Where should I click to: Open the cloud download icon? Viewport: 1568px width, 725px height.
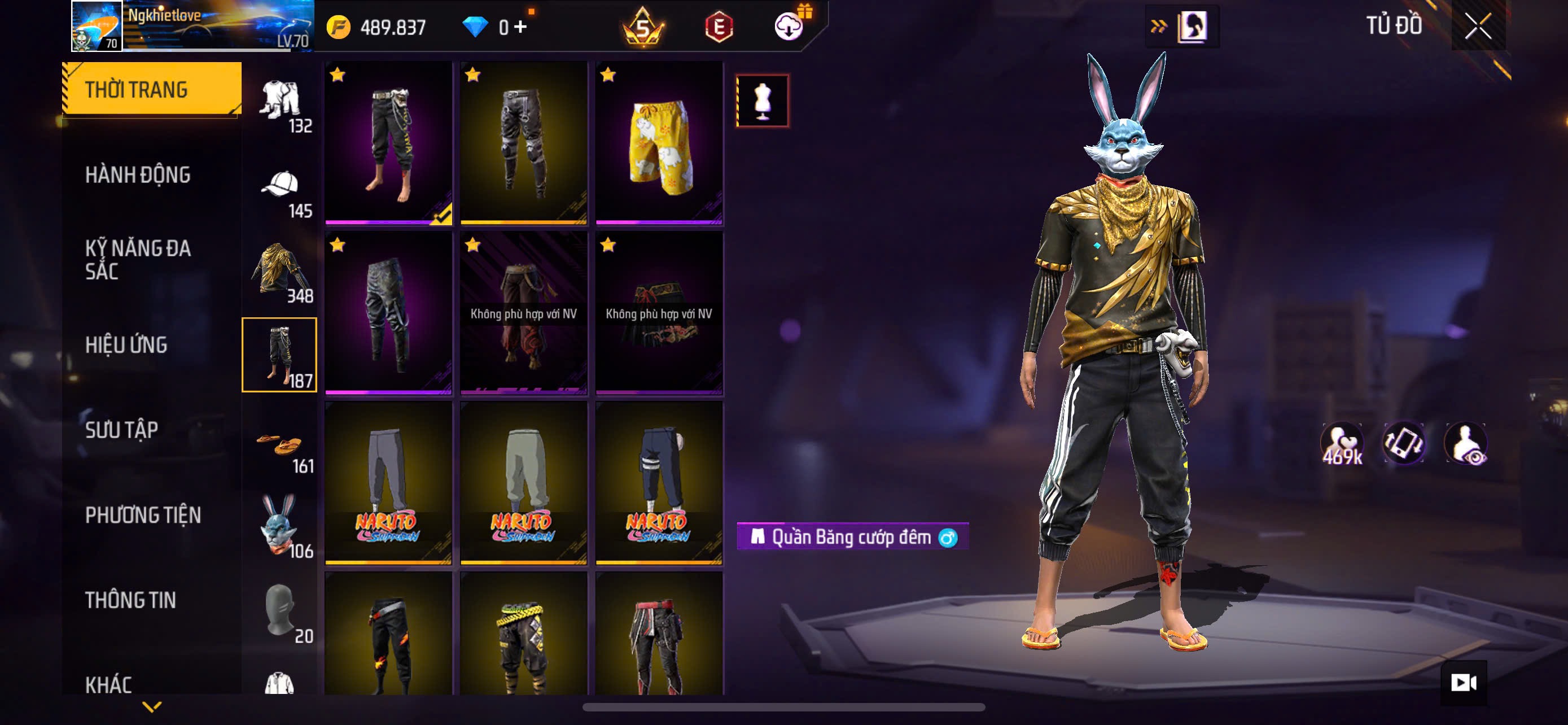789,27
